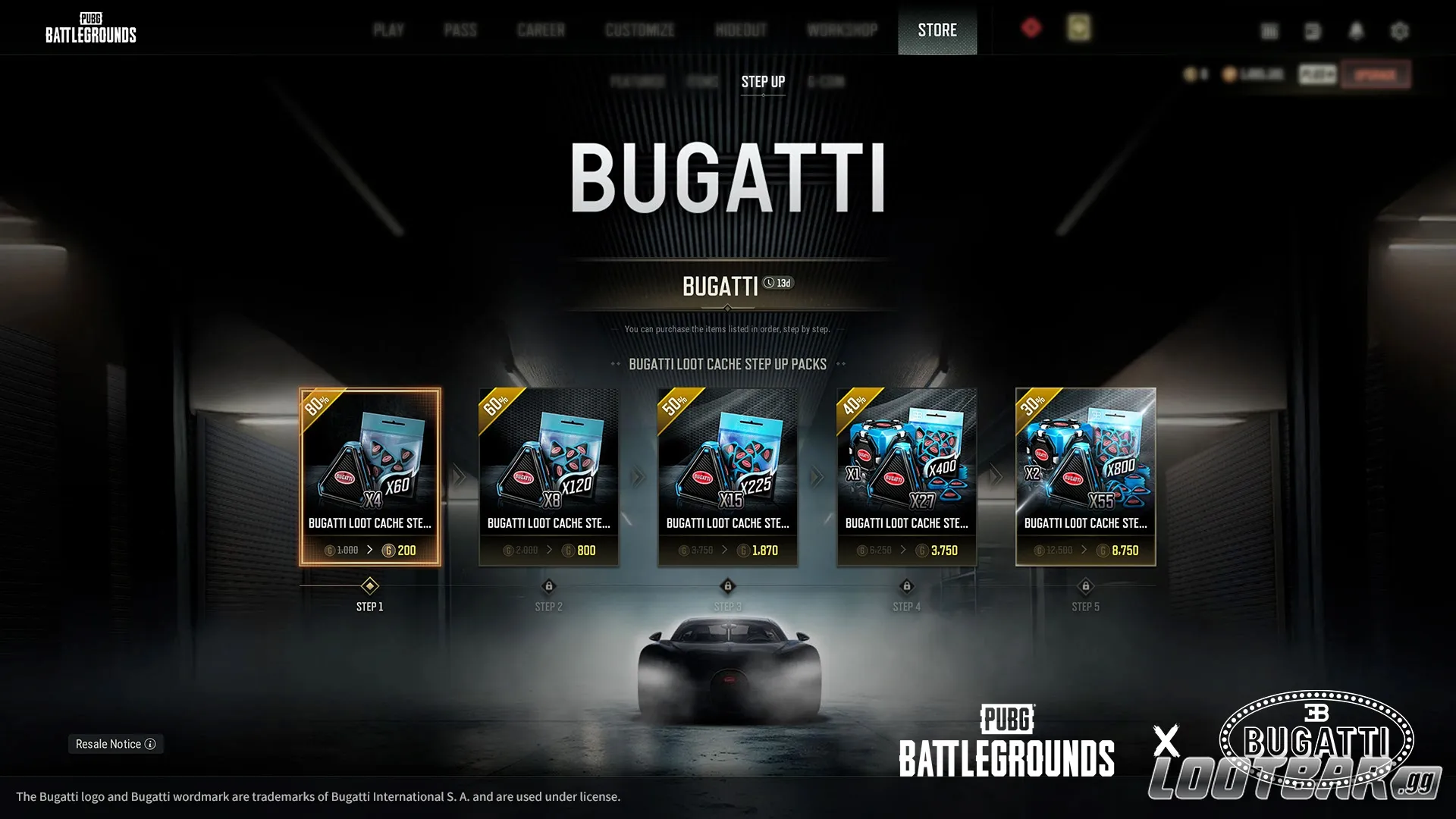Open the Resale Notice info

point(115,744)
